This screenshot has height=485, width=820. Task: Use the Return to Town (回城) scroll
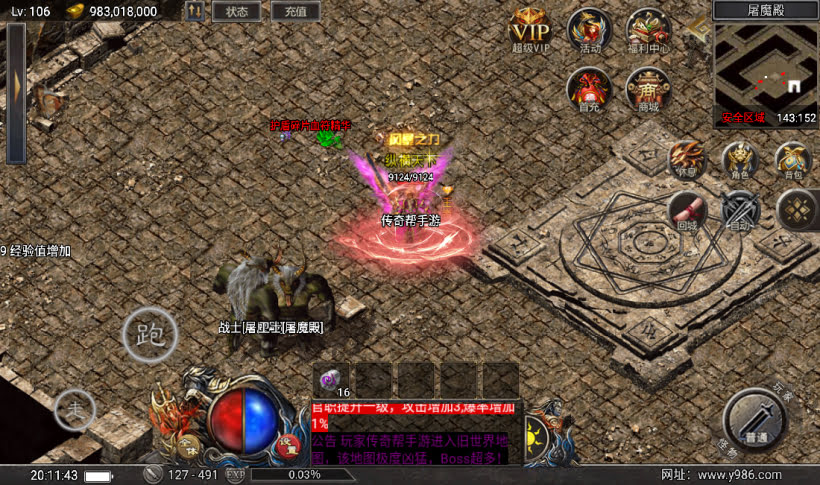(x=688, y=211)
